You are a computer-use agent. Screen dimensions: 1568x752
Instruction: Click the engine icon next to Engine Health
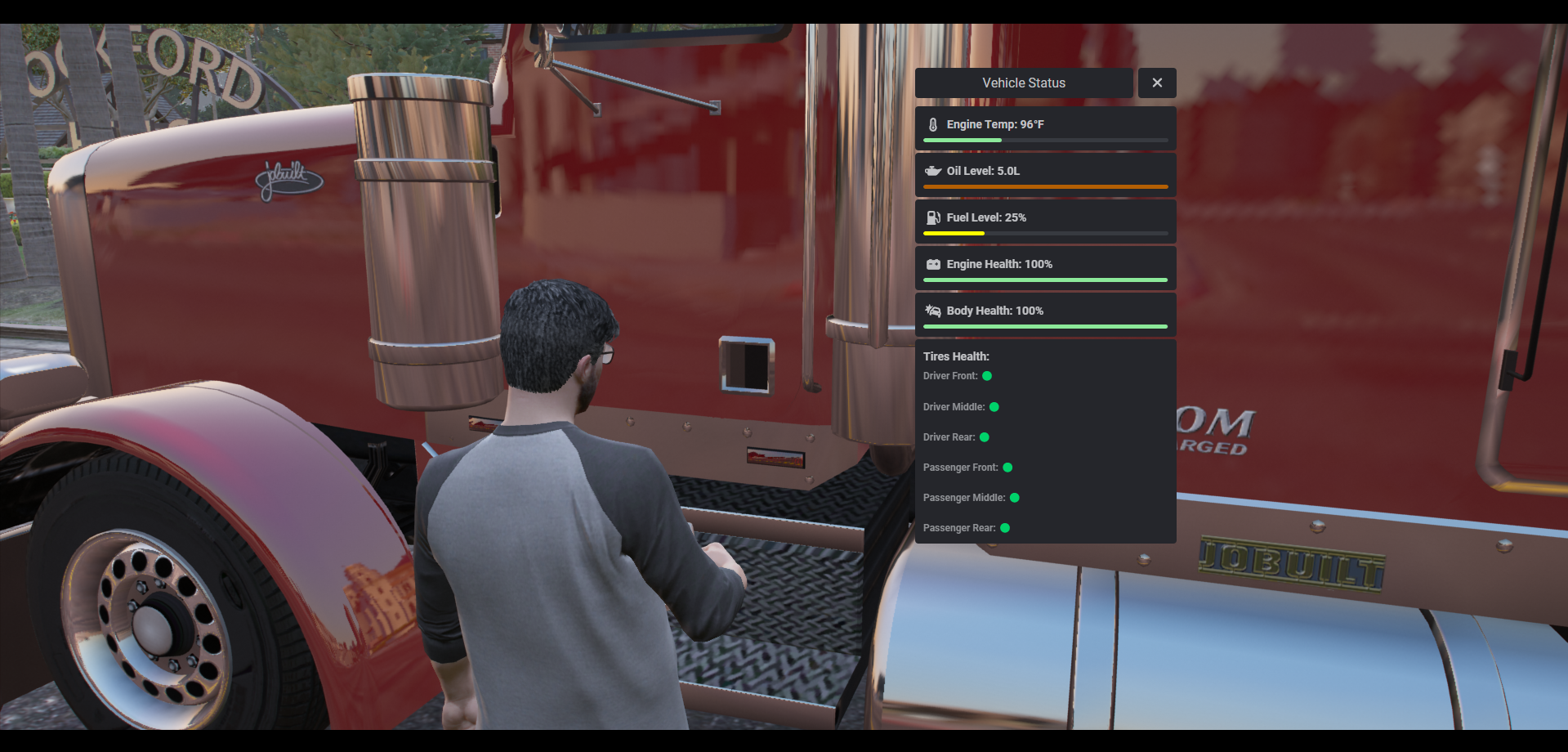coord(931,264)
